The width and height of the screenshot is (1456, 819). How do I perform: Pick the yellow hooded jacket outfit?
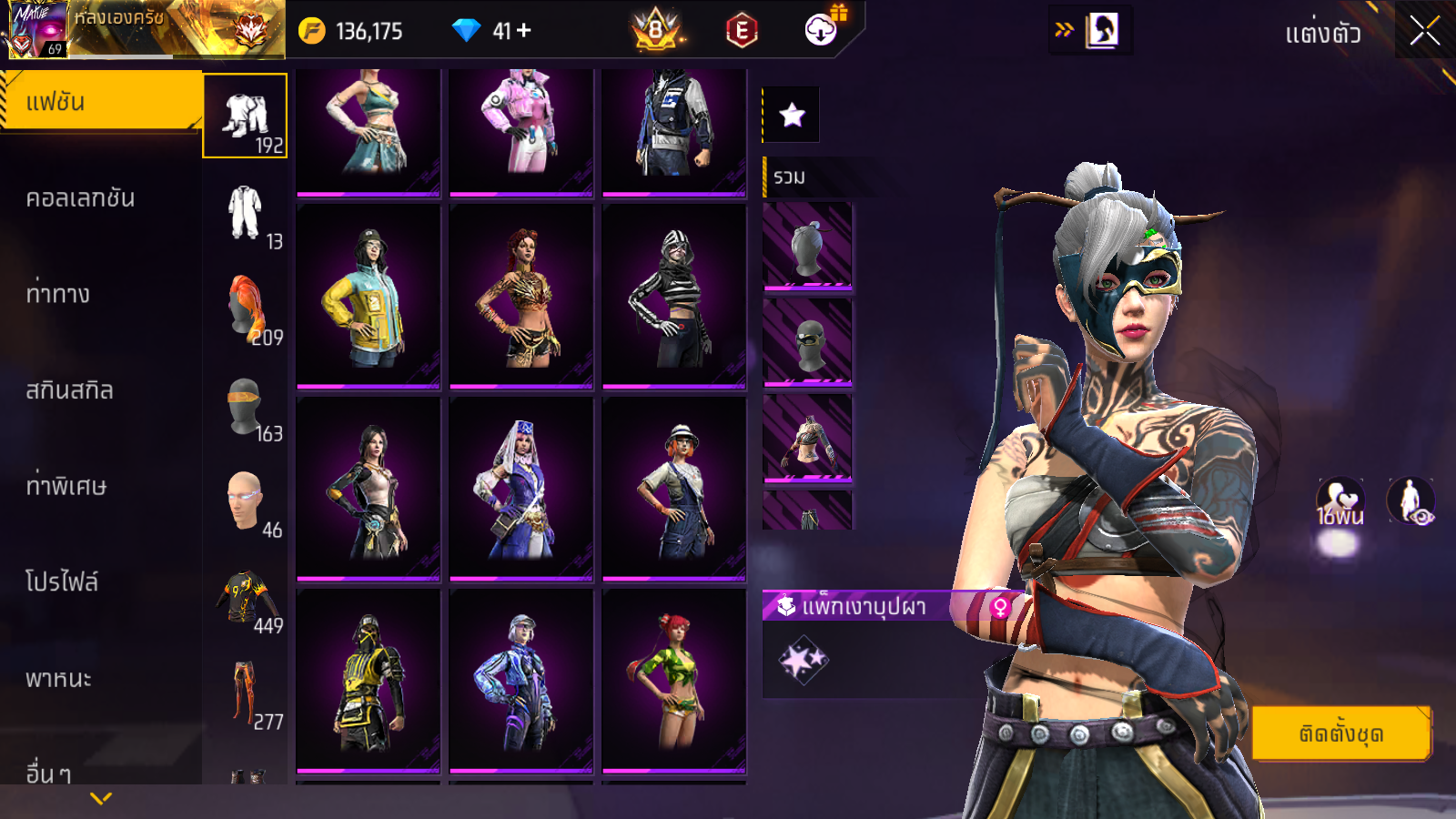369,297
